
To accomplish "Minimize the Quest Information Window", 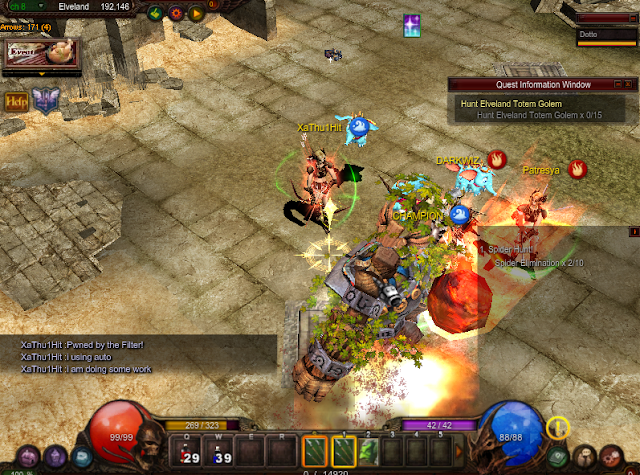I will click(616, 85).
